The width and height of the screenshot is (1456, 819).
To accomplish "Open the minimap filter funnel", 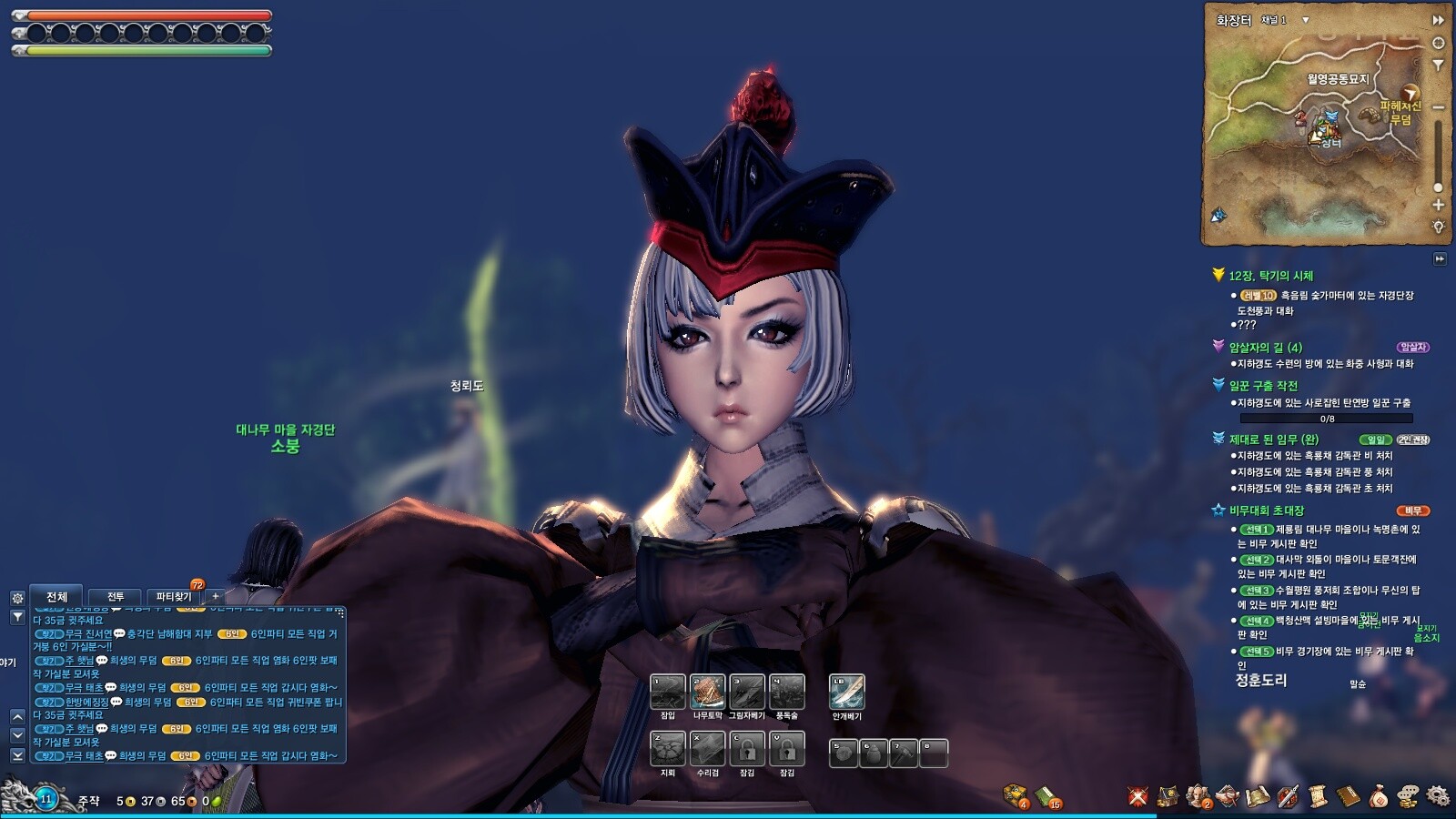I will (x=1438, y=66).
